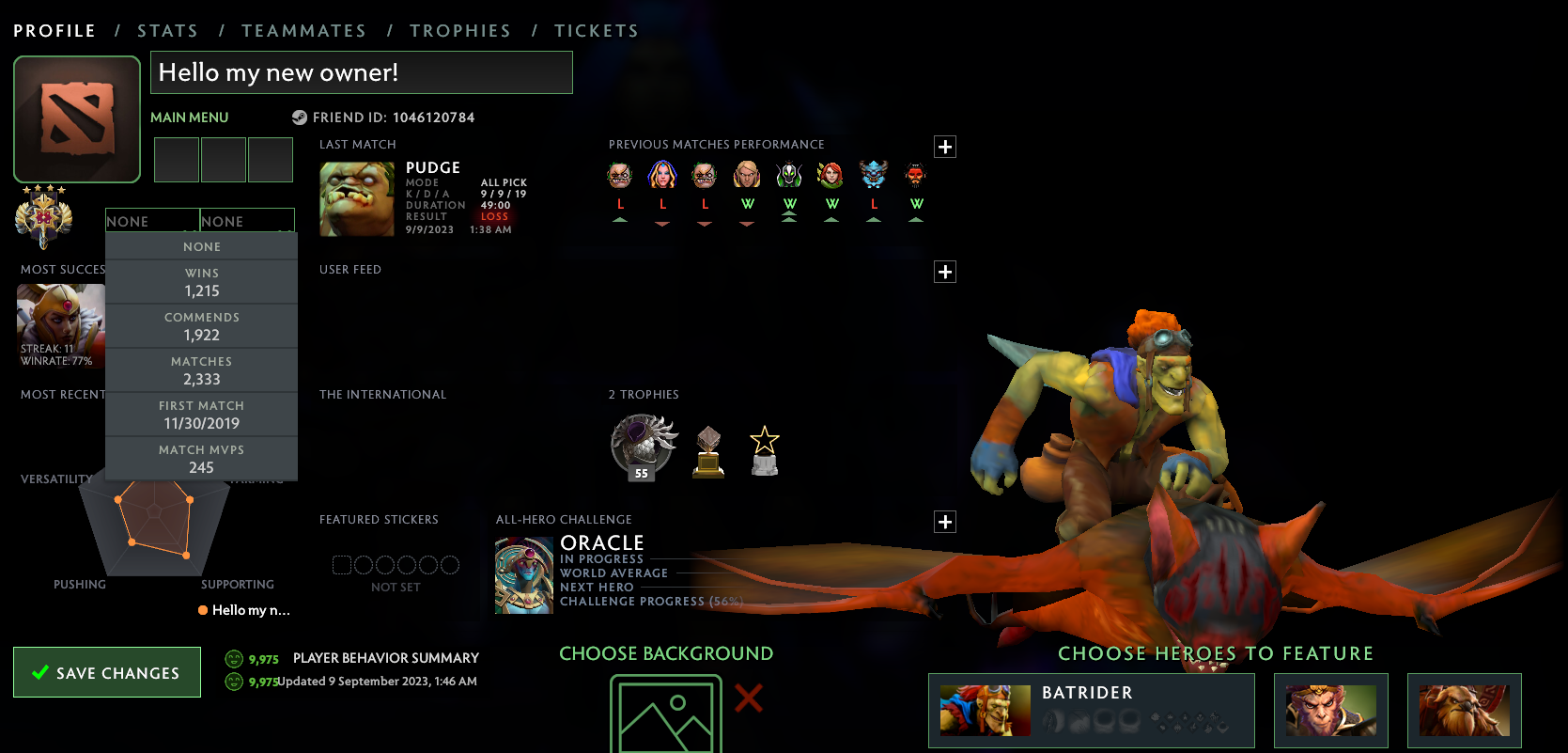Open the TROPHIES tab
This screenshot has height=753, width=1568.
pos(460,29)
